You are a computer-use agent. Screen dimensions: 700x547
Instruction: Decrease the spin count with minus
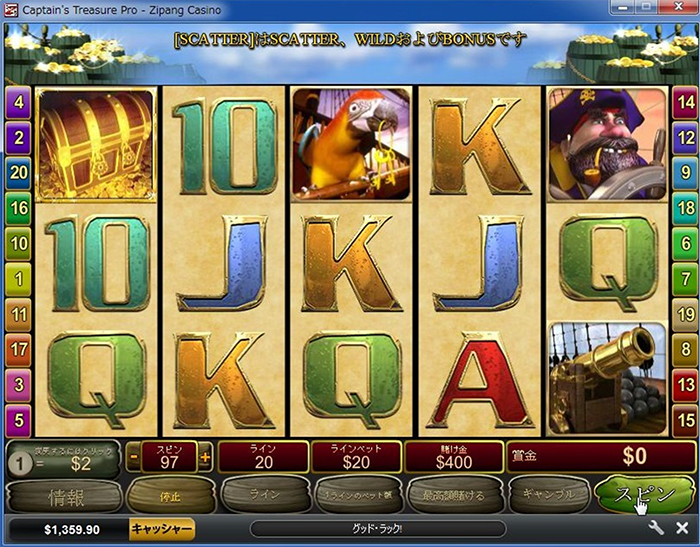pyautogui.click(x=134, y=458)
